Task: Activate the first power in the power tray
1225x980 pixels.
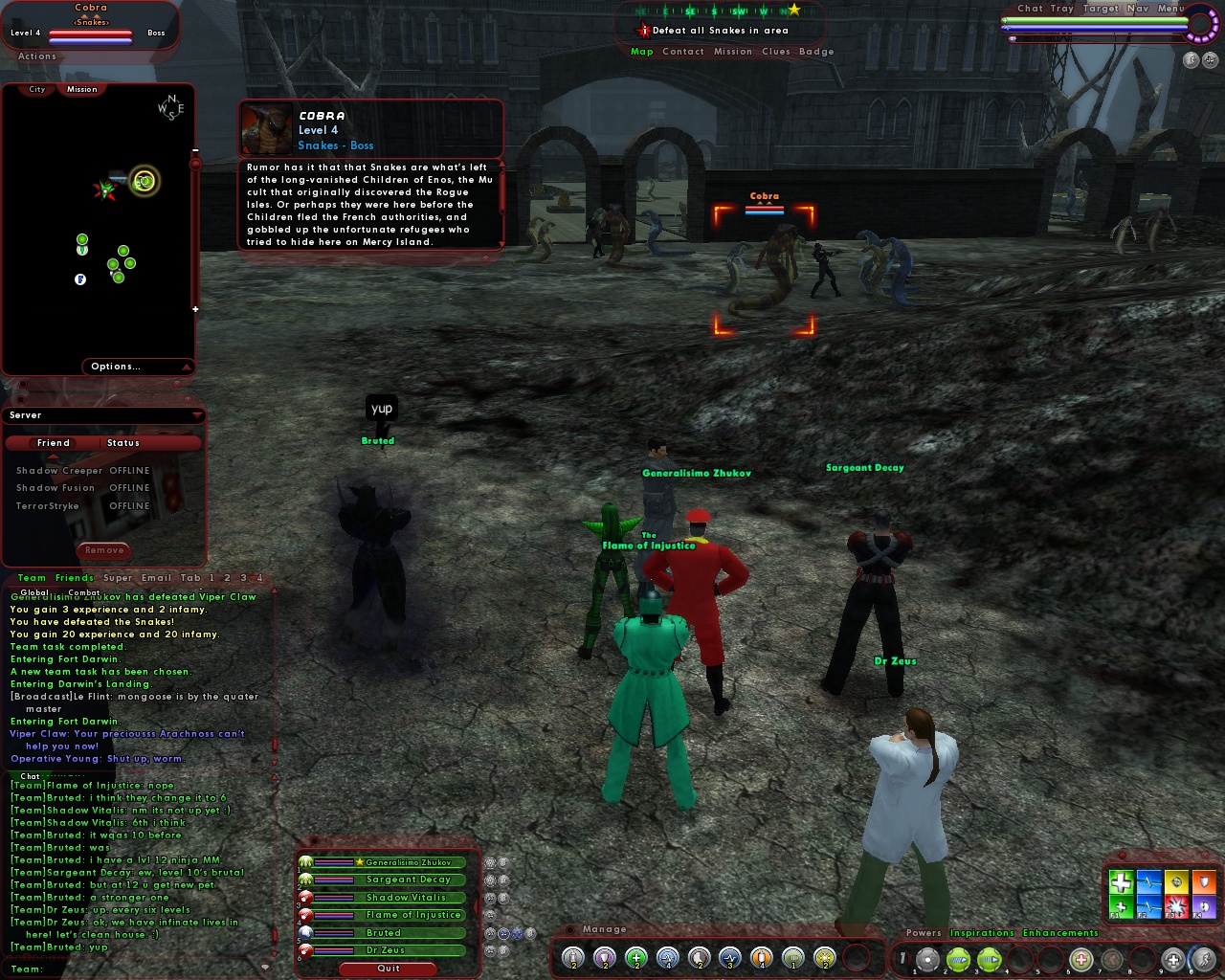Action: (926, 958)
